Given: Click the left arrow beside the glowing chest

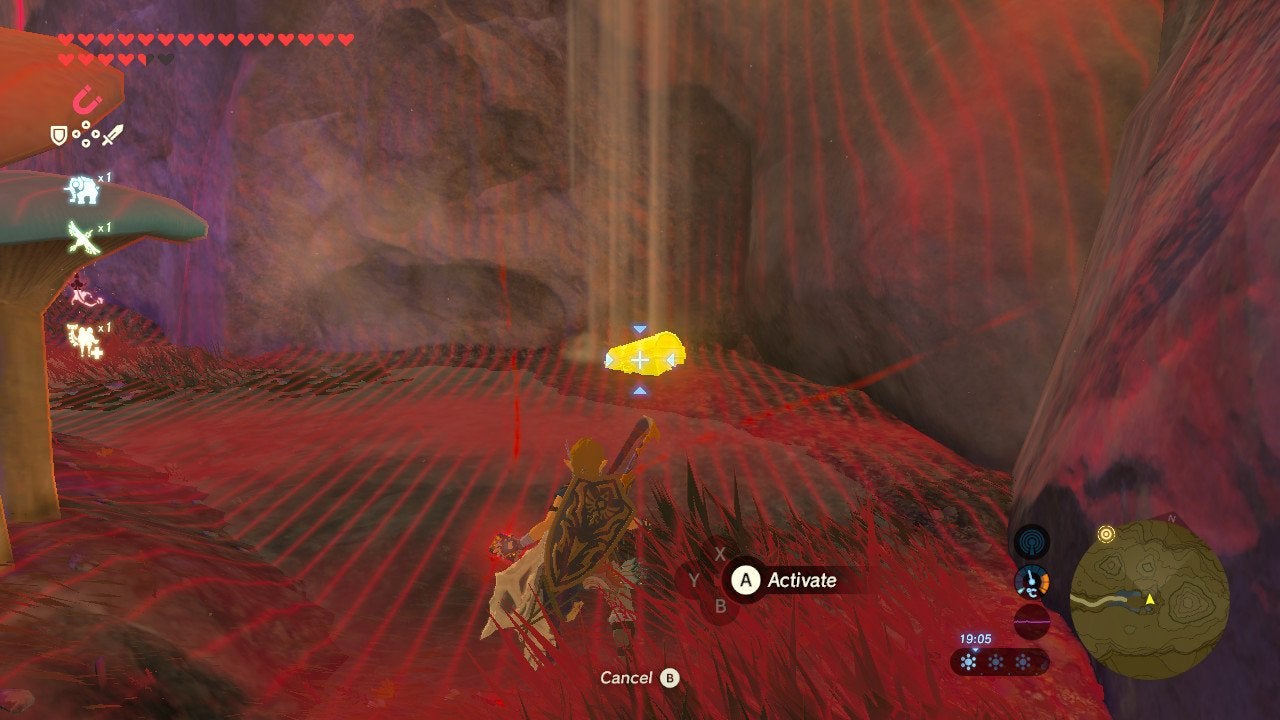Looking at the screenshot, I should tap(609, 360).
